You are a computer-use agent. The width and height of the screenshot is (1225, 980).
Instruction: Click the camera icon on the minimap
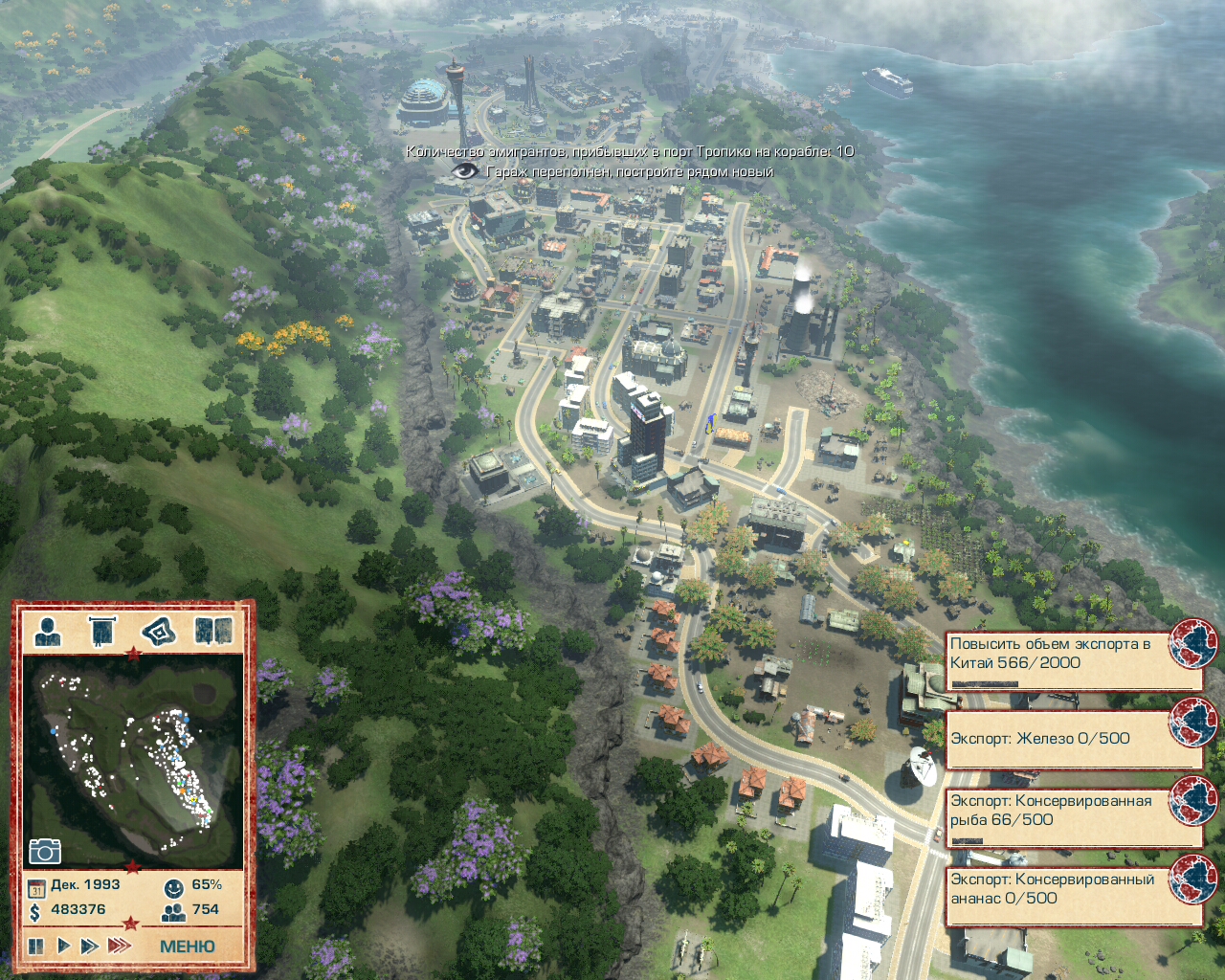click(x=45, y=851)
